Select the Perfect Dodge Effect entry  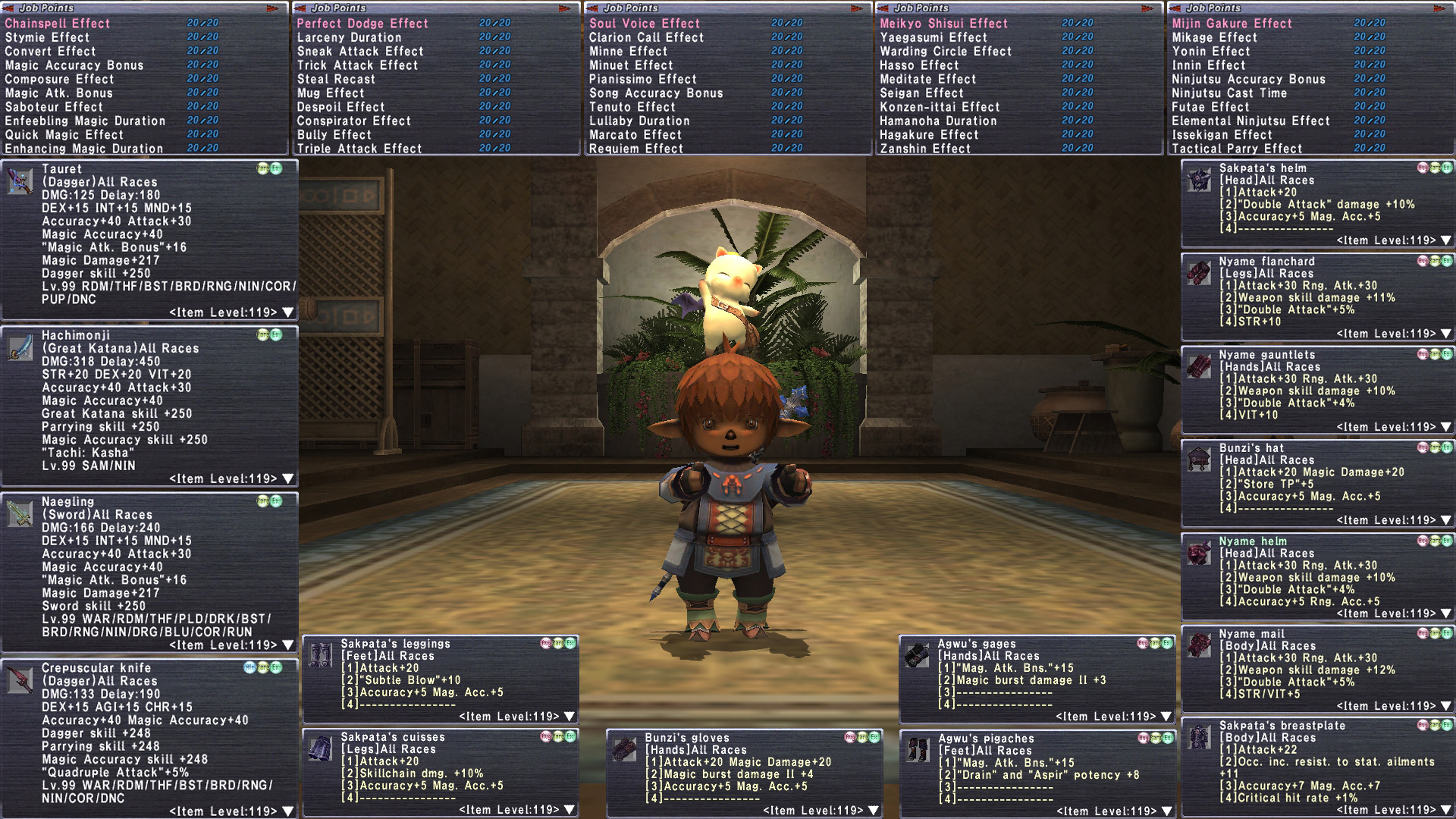pos(362,24)
